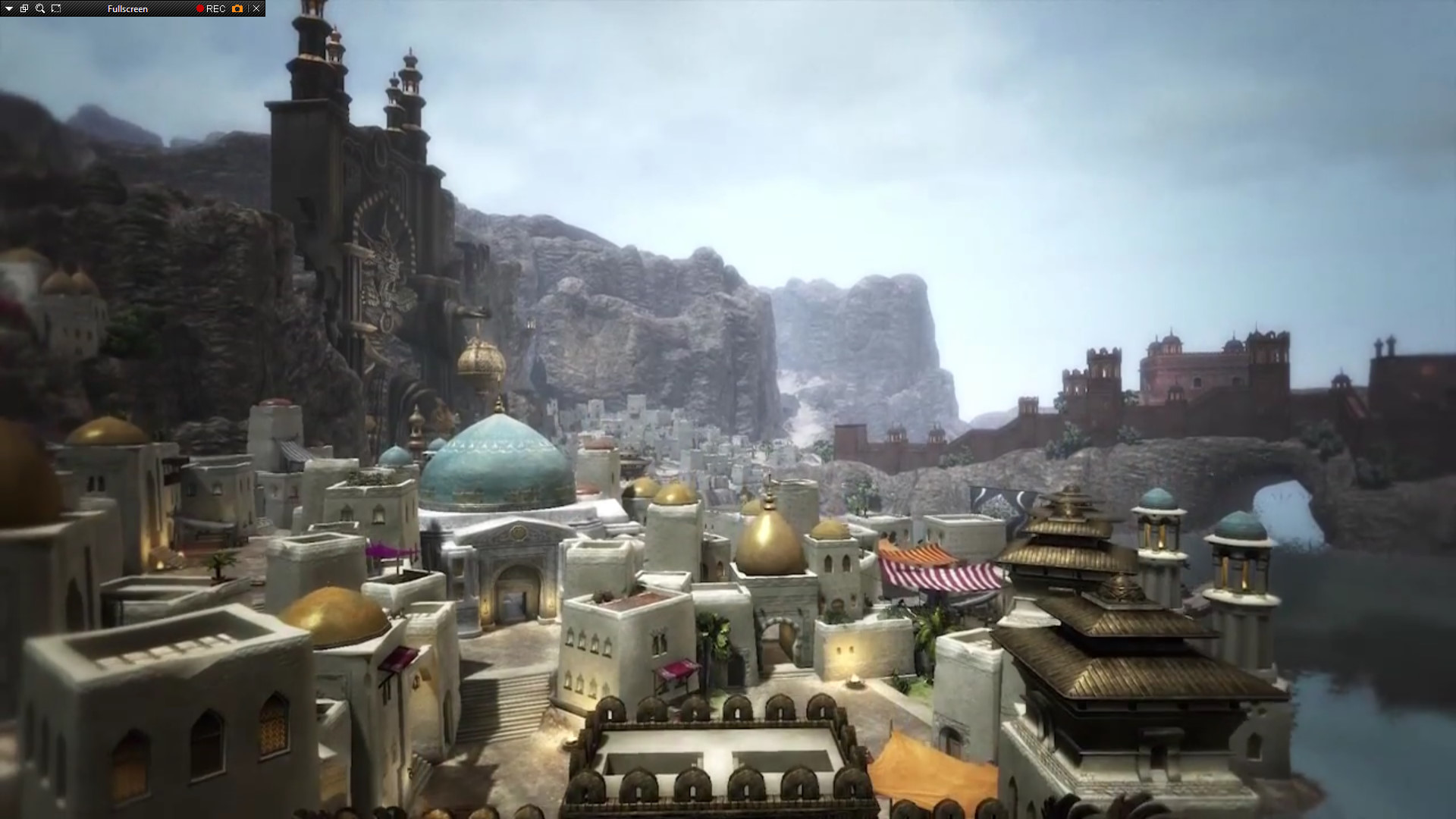Start recording via the REC button
Image resolution: width=1456 pixels, height=819 pixels.
coord(218,8)
